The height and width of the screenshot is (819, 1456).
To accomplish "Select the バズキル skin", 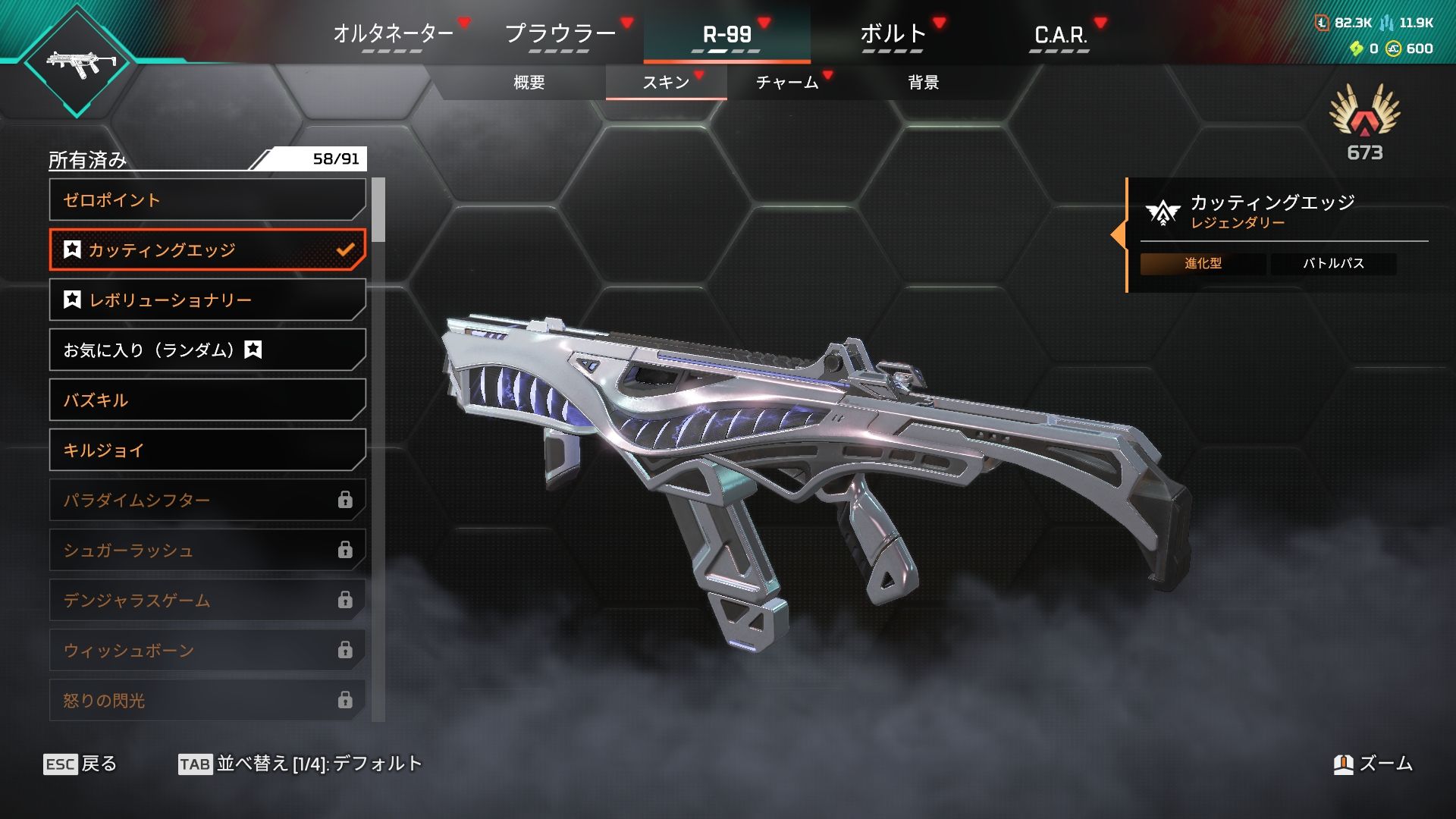I will click(207, 400).
